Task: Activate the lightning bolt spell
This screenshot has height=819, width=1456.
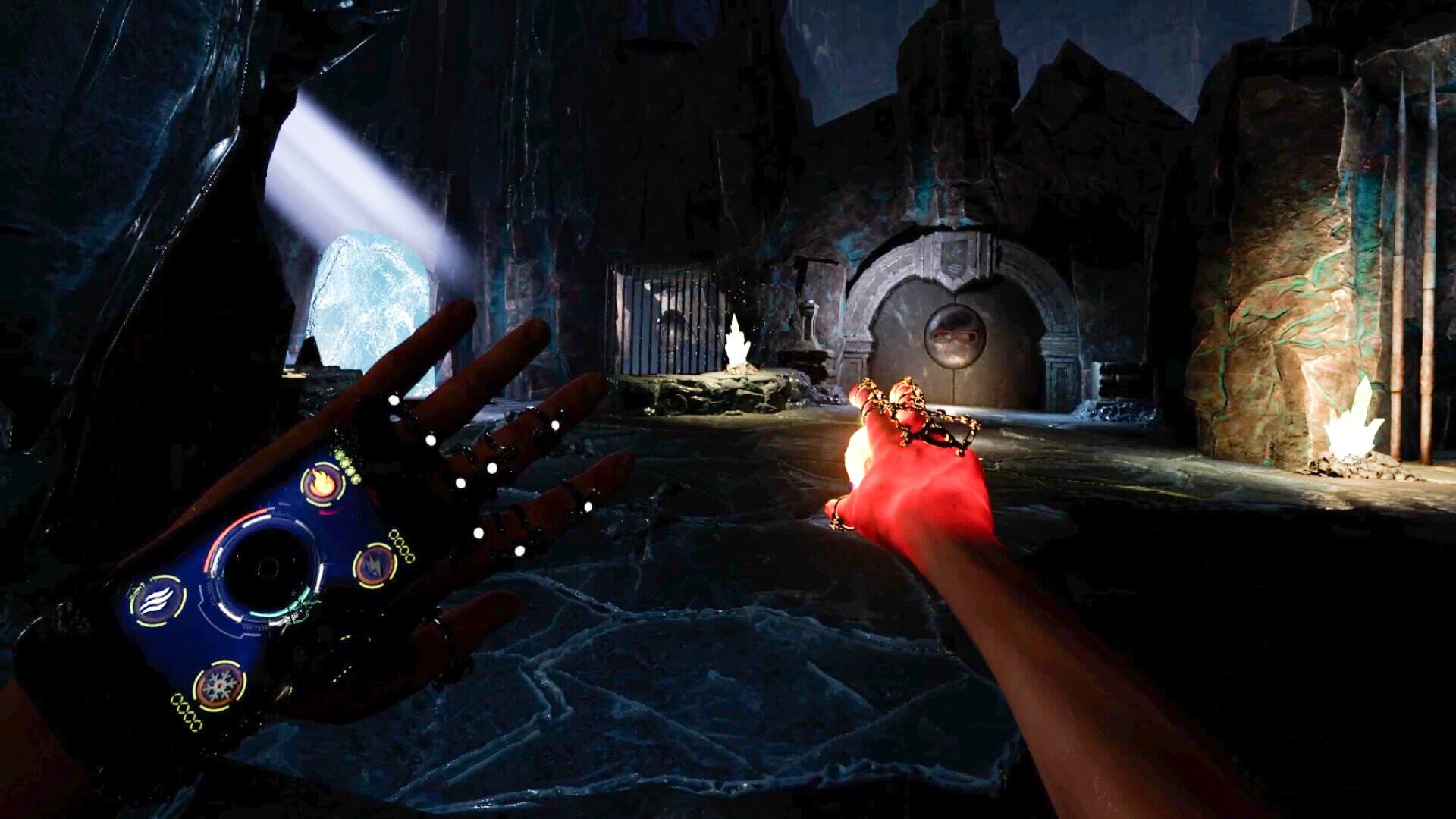Action: [375, 565]
